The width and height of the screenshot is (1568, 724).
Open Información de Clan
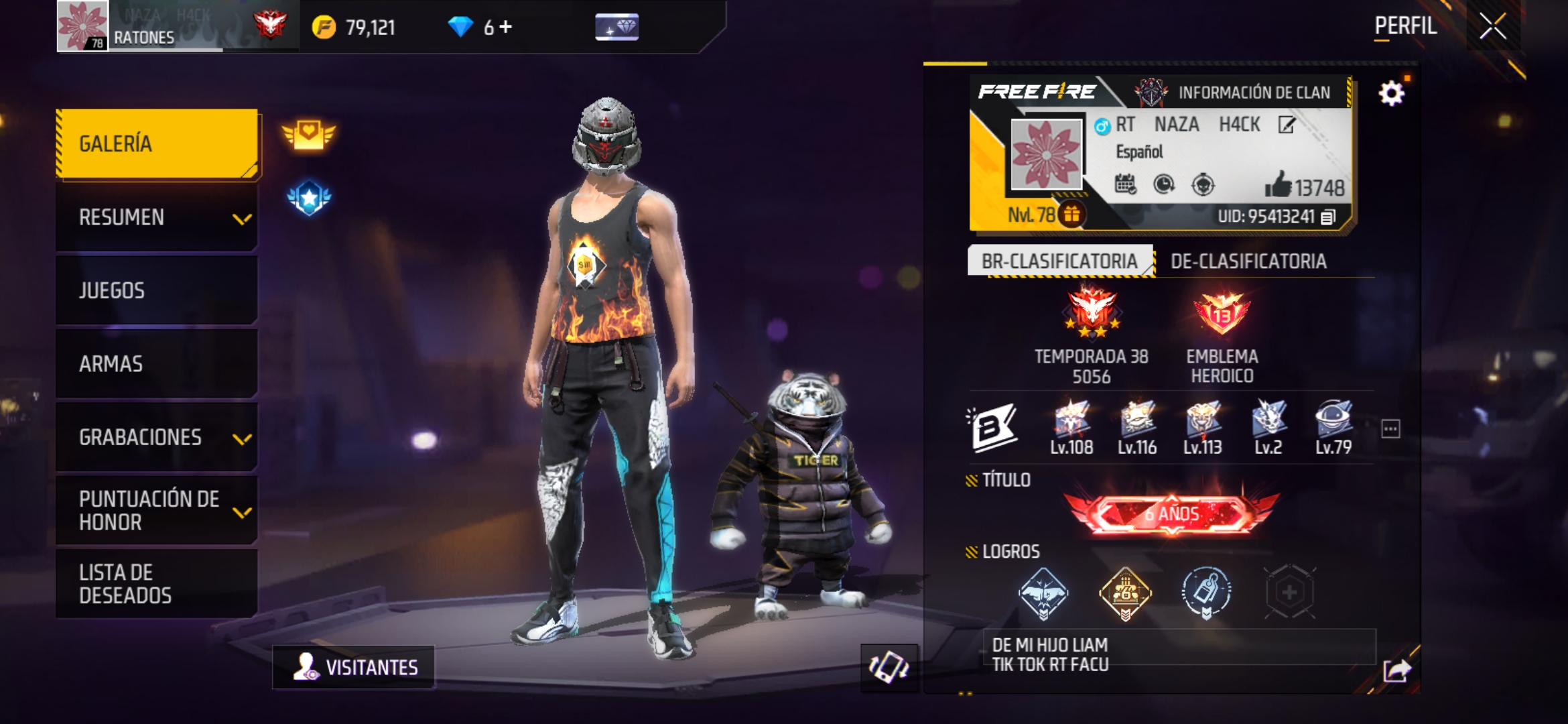(x=1240, y=93)
